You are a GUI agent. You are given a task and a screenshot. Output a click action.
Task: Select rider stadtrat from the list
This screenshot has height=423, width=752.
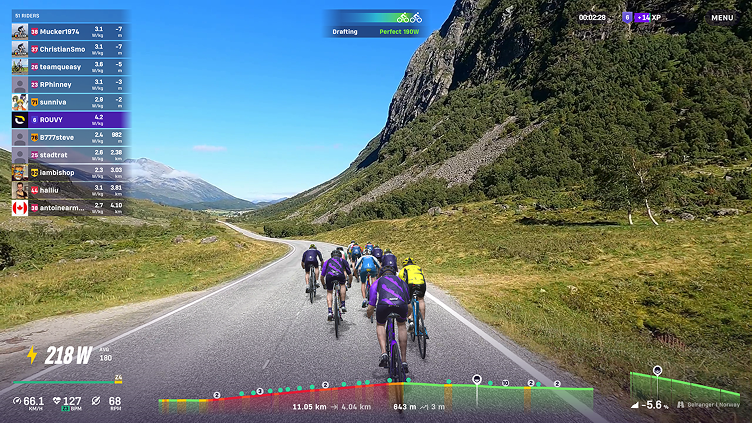coord(69,154)
